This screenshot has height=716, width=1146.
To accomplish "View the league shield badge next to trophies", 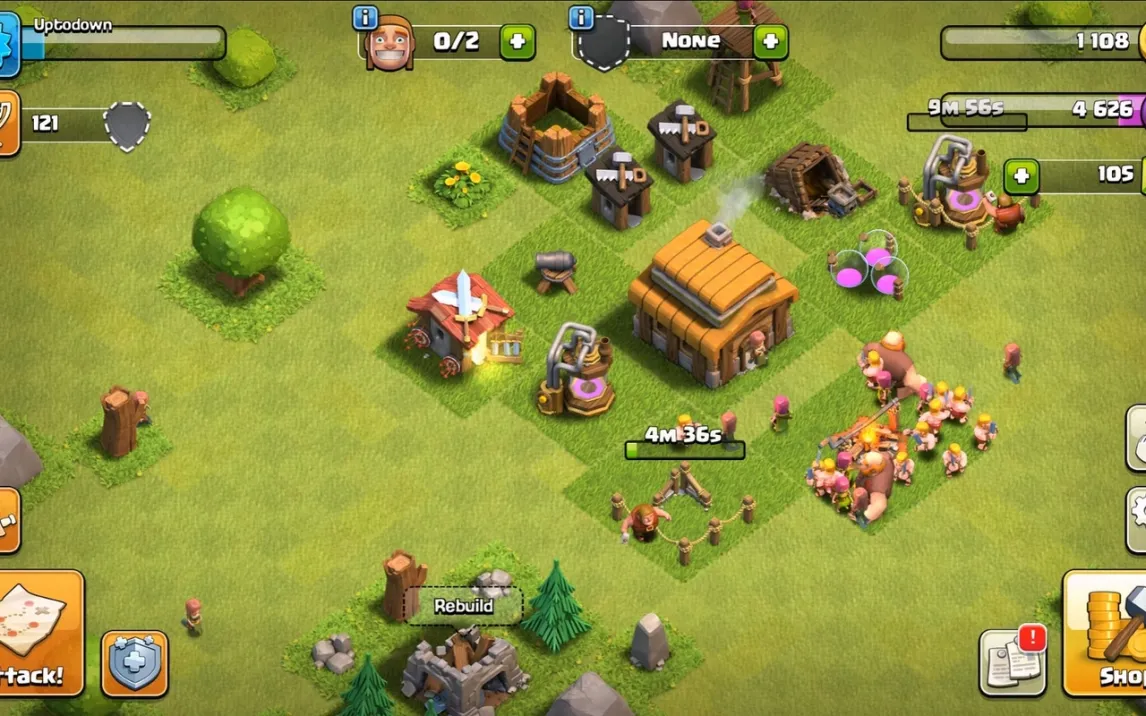I will click(x=127, y=125).
